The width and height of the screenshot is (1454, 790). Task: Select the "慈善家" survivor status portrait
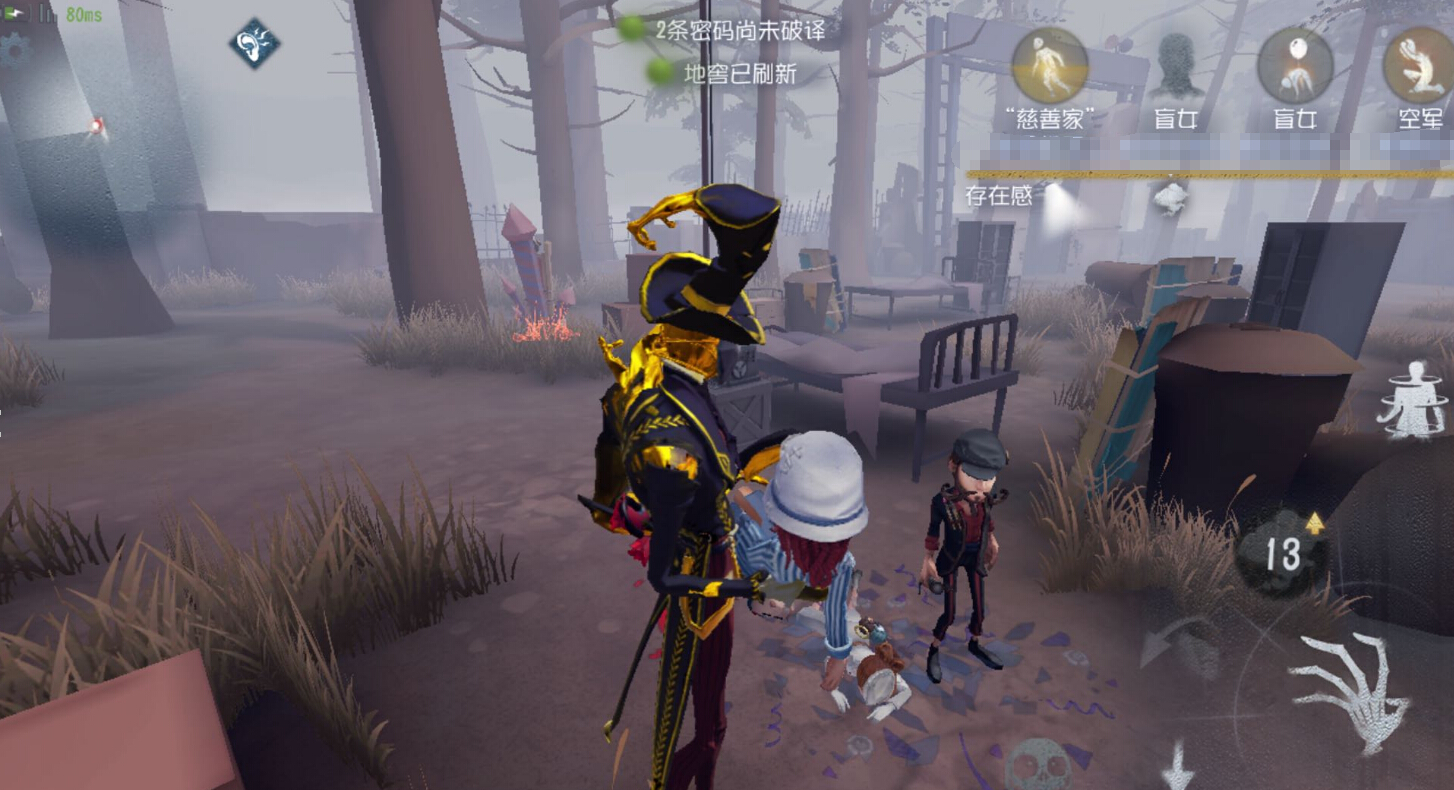point(1049,66)
